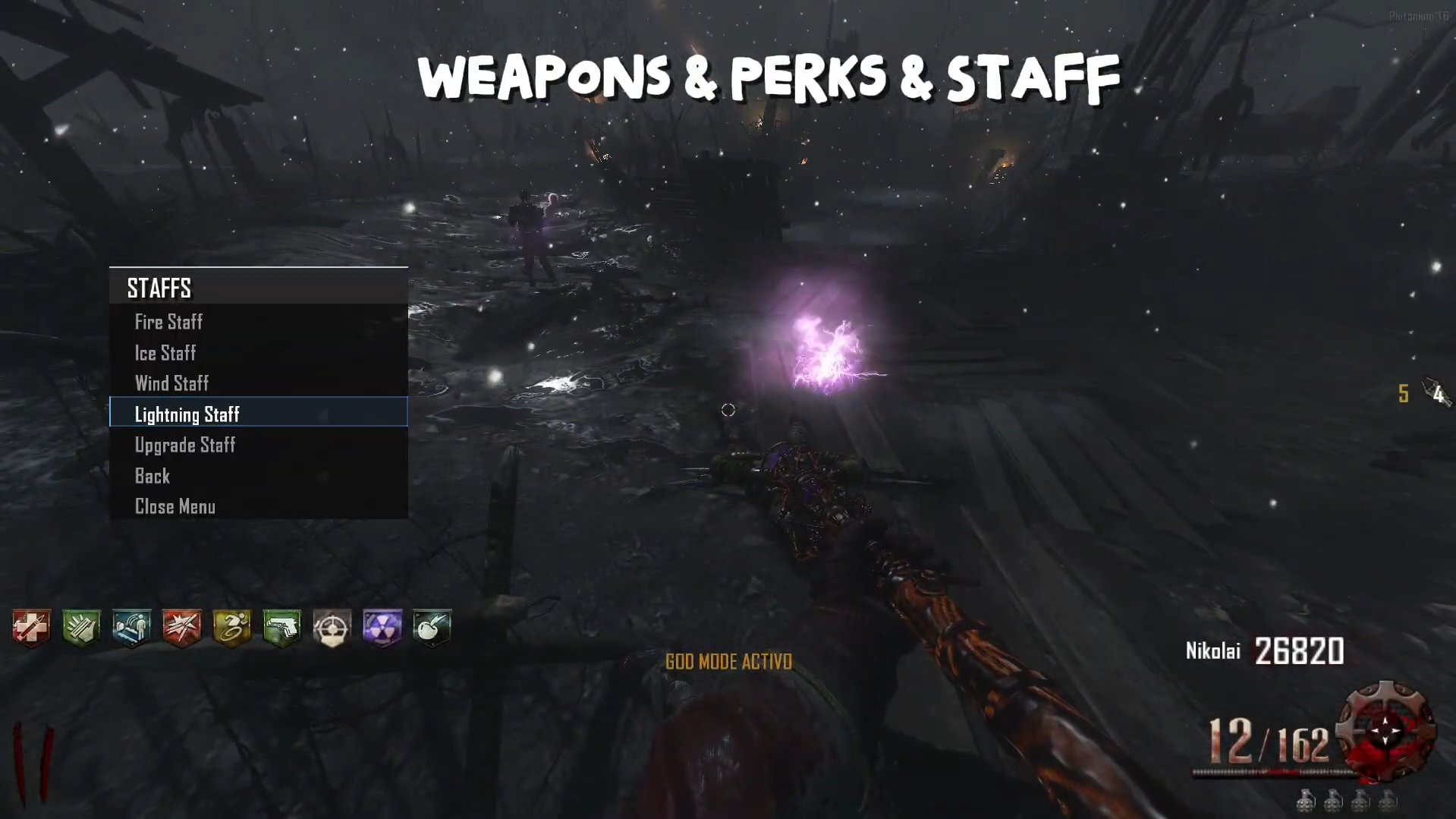Image resolution: width=1456 pixels, height=819 pixels.
Task: Activate the Upgrade Staff option
Action: pyautogui.click(x=185, y=445)
